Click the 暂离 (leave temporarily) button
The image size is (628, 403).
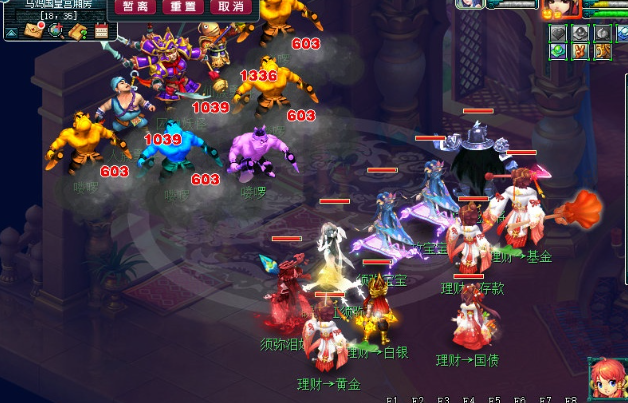[x=136, y=6]
